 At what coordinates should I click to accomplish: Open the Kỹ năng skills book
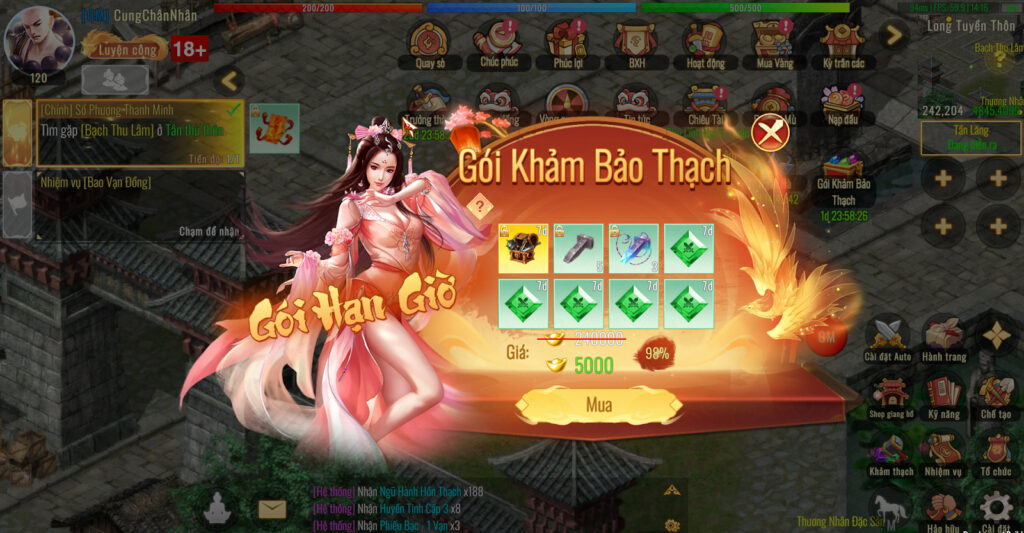click(x=943, y=395)
